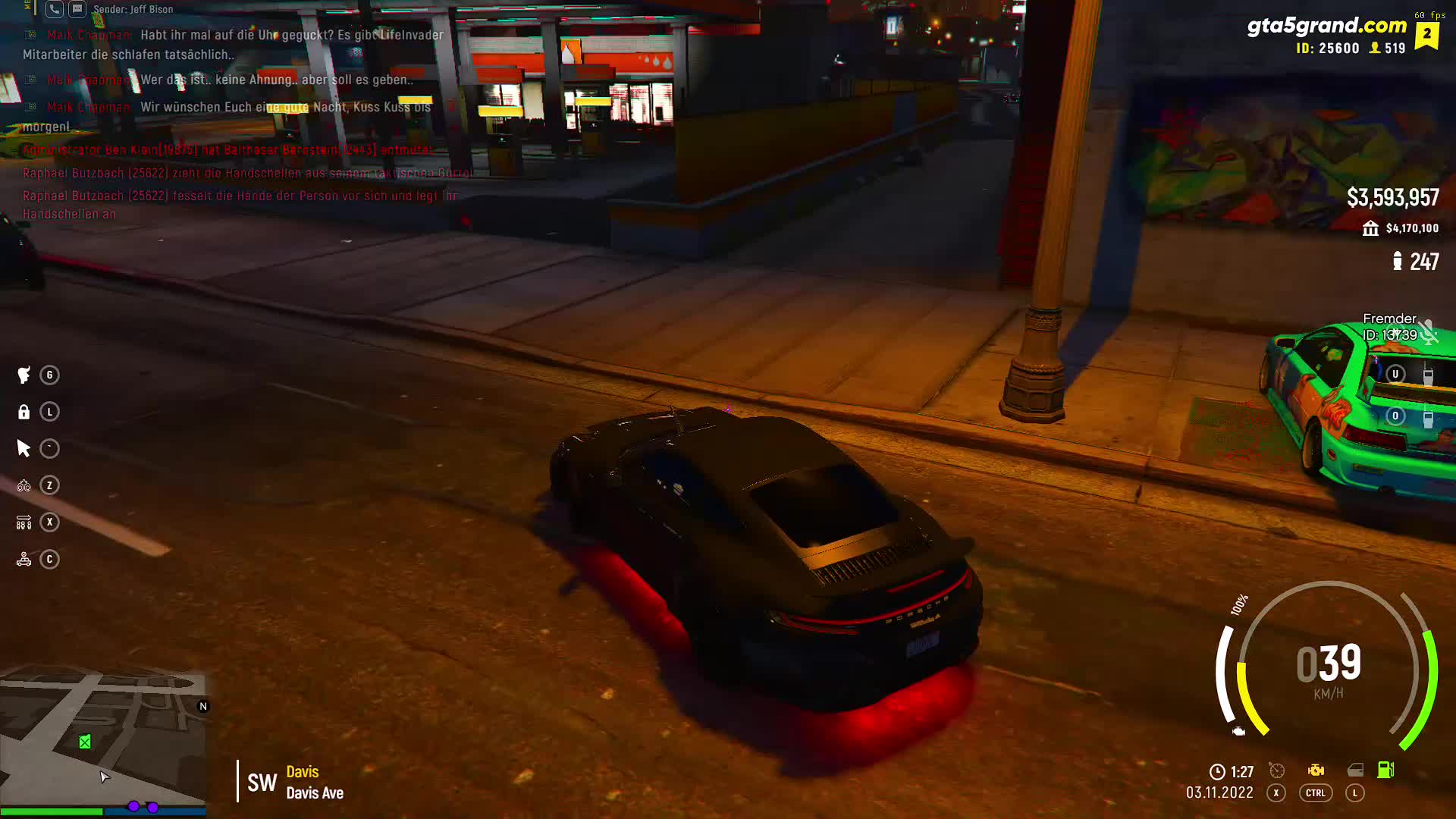The height and width of the screenshot is (819, 1456).
Task: Toggle the car door lock icon
Action: tap(1355, 771)
